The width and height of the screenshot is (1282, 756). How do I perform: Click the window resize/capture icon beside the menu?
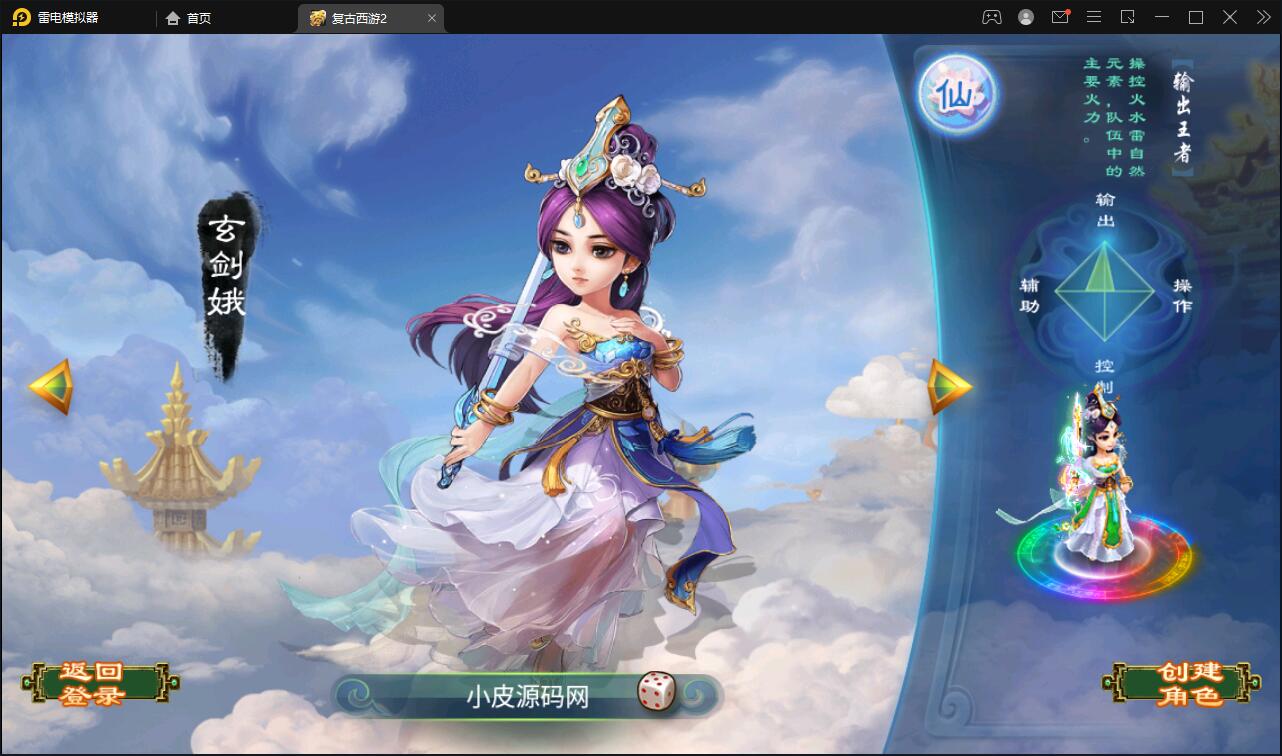tap(1128, 17)
